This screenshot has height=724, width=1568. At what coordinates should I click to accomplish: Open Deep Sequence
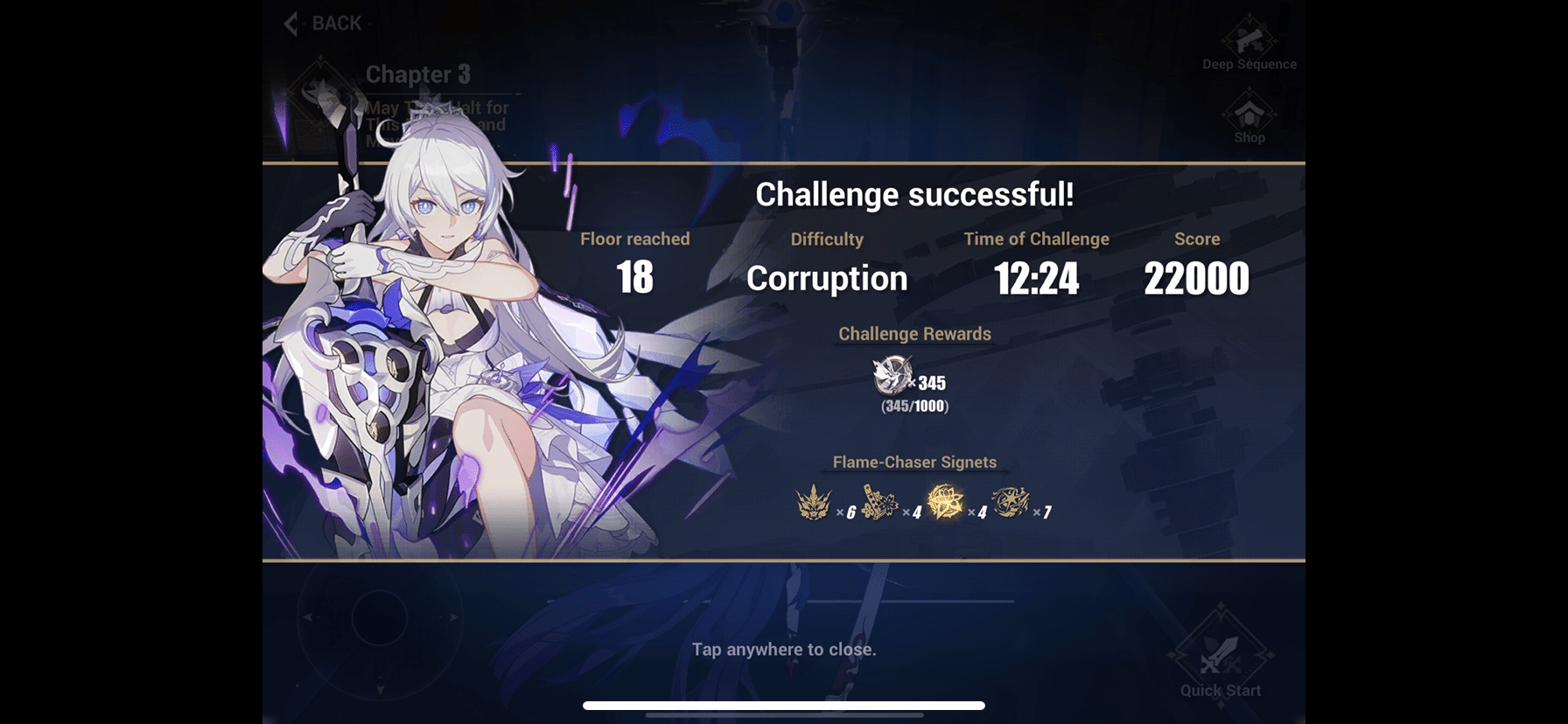1249,42
